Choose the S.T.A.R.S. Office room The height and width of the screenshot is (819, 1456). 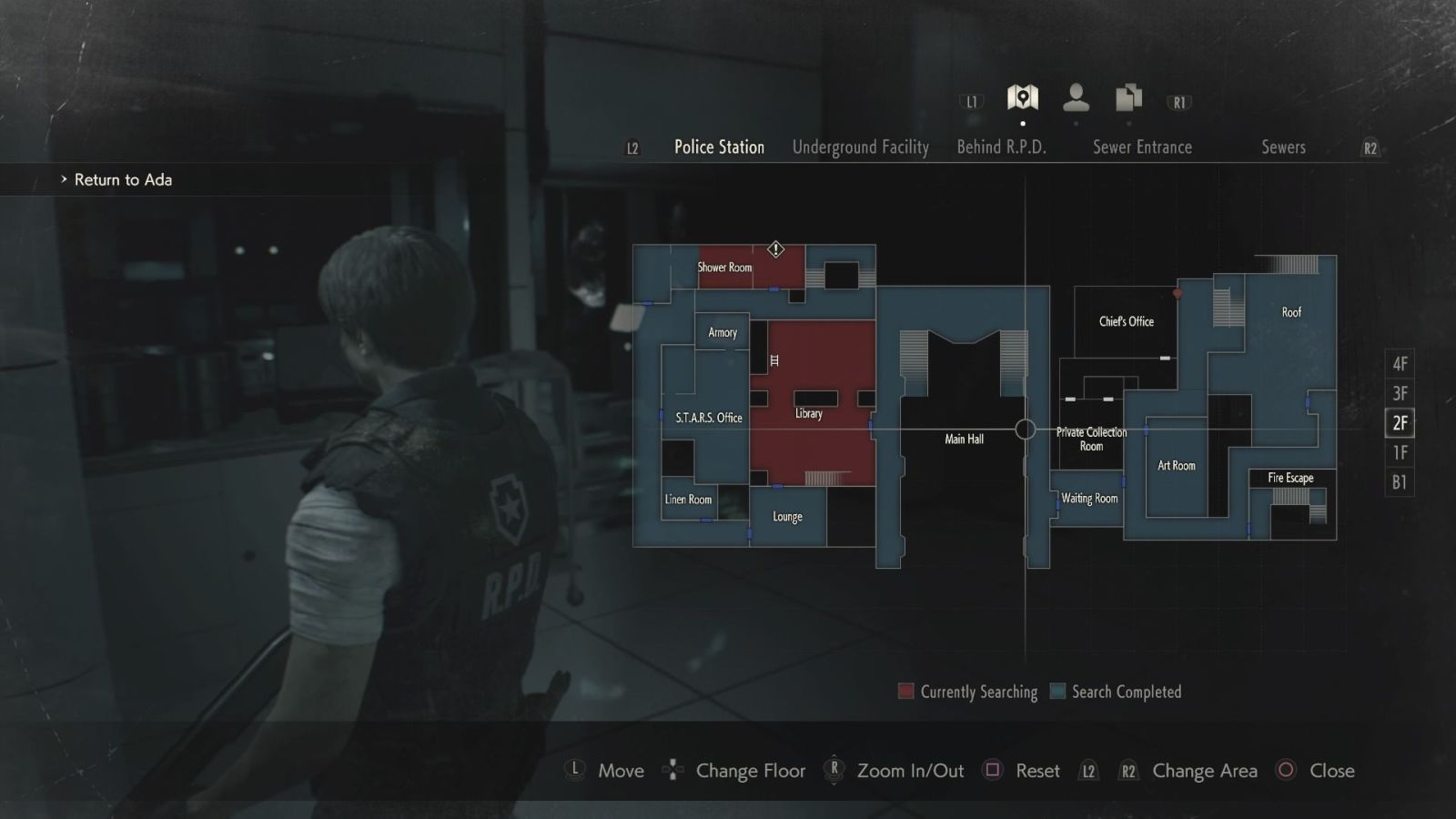click(709, 418)
